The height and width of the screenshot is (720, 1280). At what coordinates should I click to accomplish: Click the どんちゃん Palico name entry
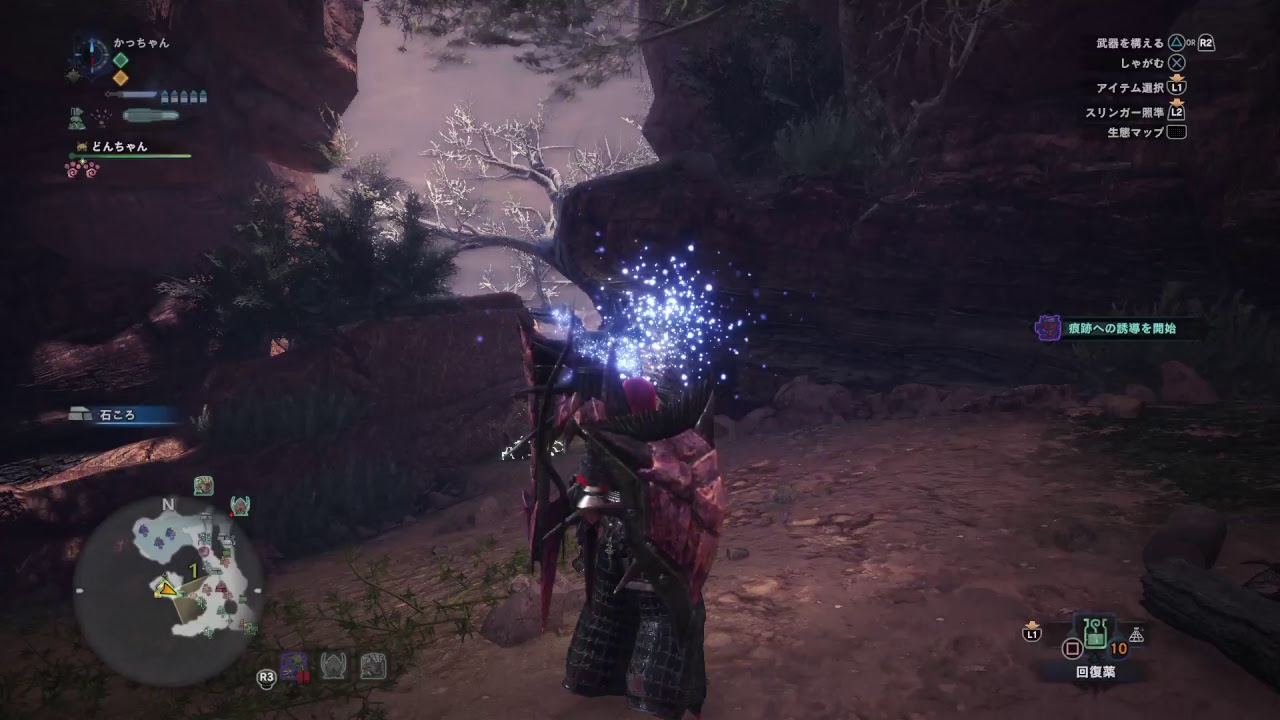click(x=120, y=146)
